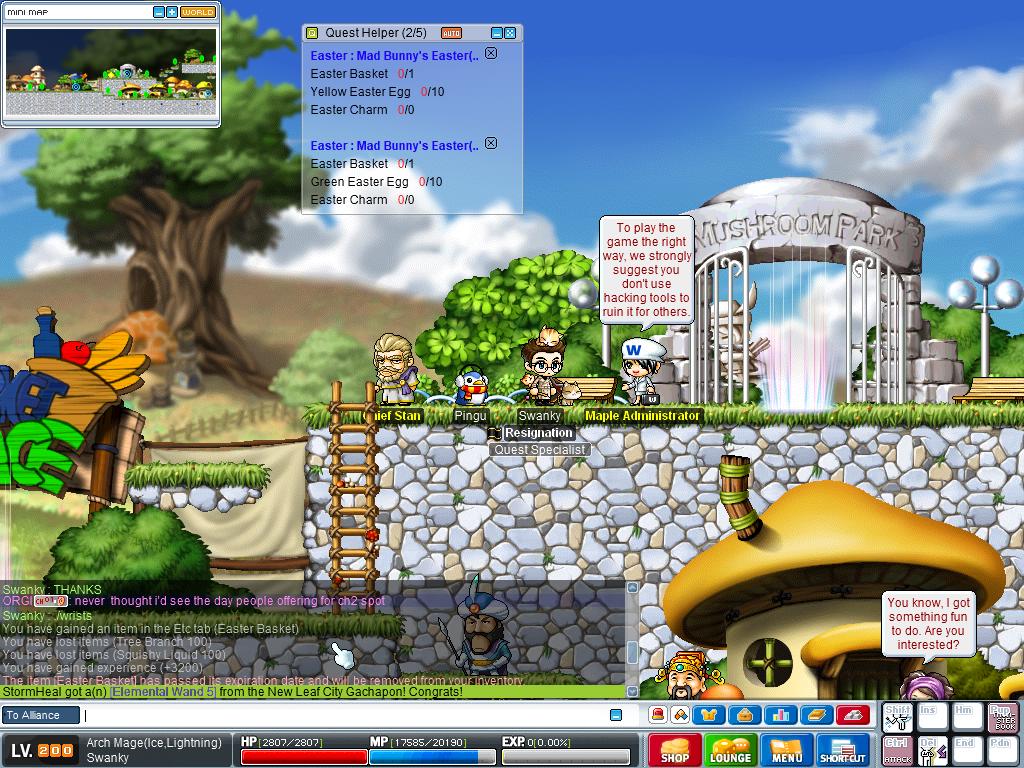Remove the Green Easter Egg quest from helper

491,144
